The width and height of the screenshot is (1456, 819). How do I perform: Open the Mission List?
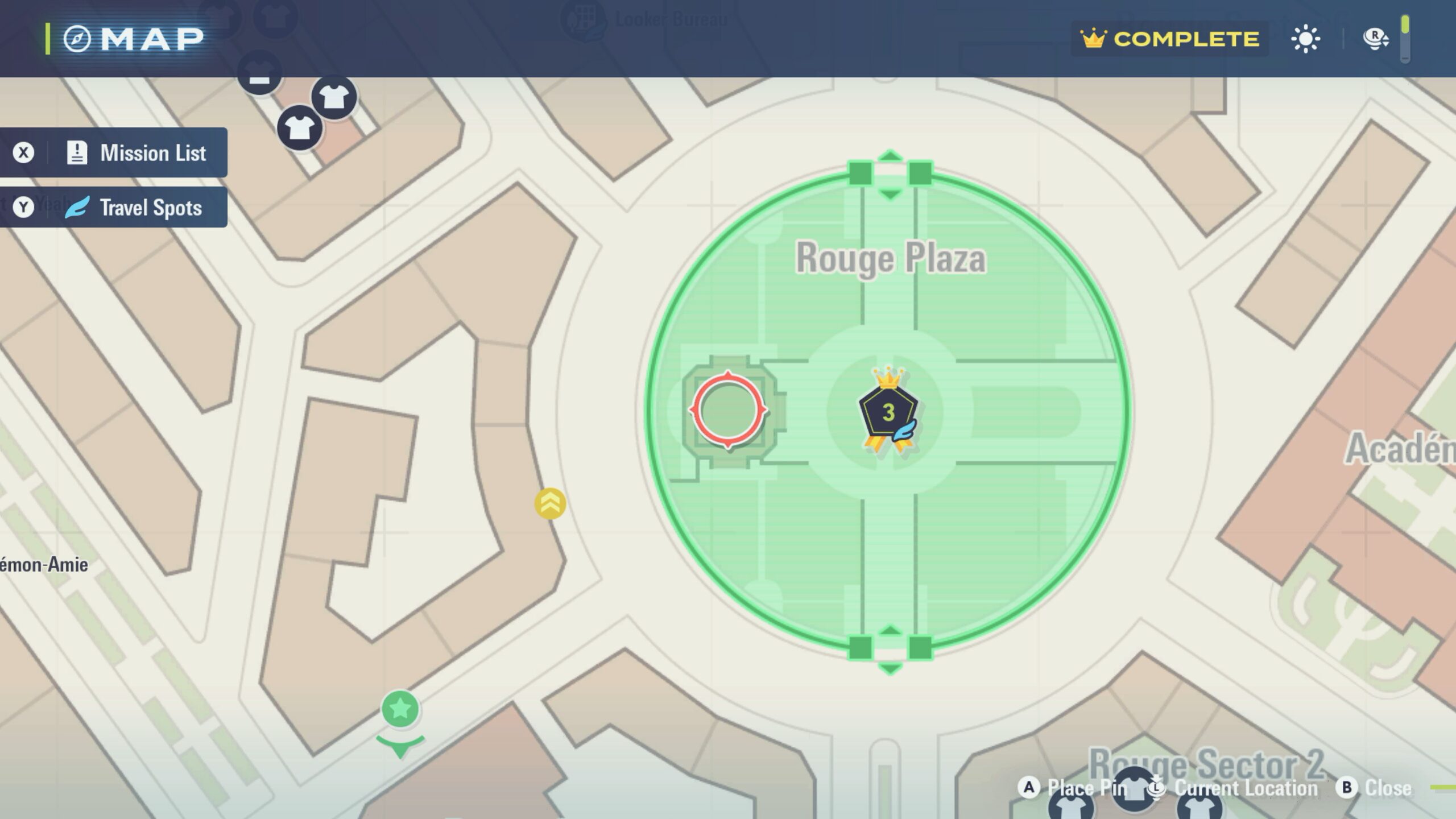coord(114,152)
